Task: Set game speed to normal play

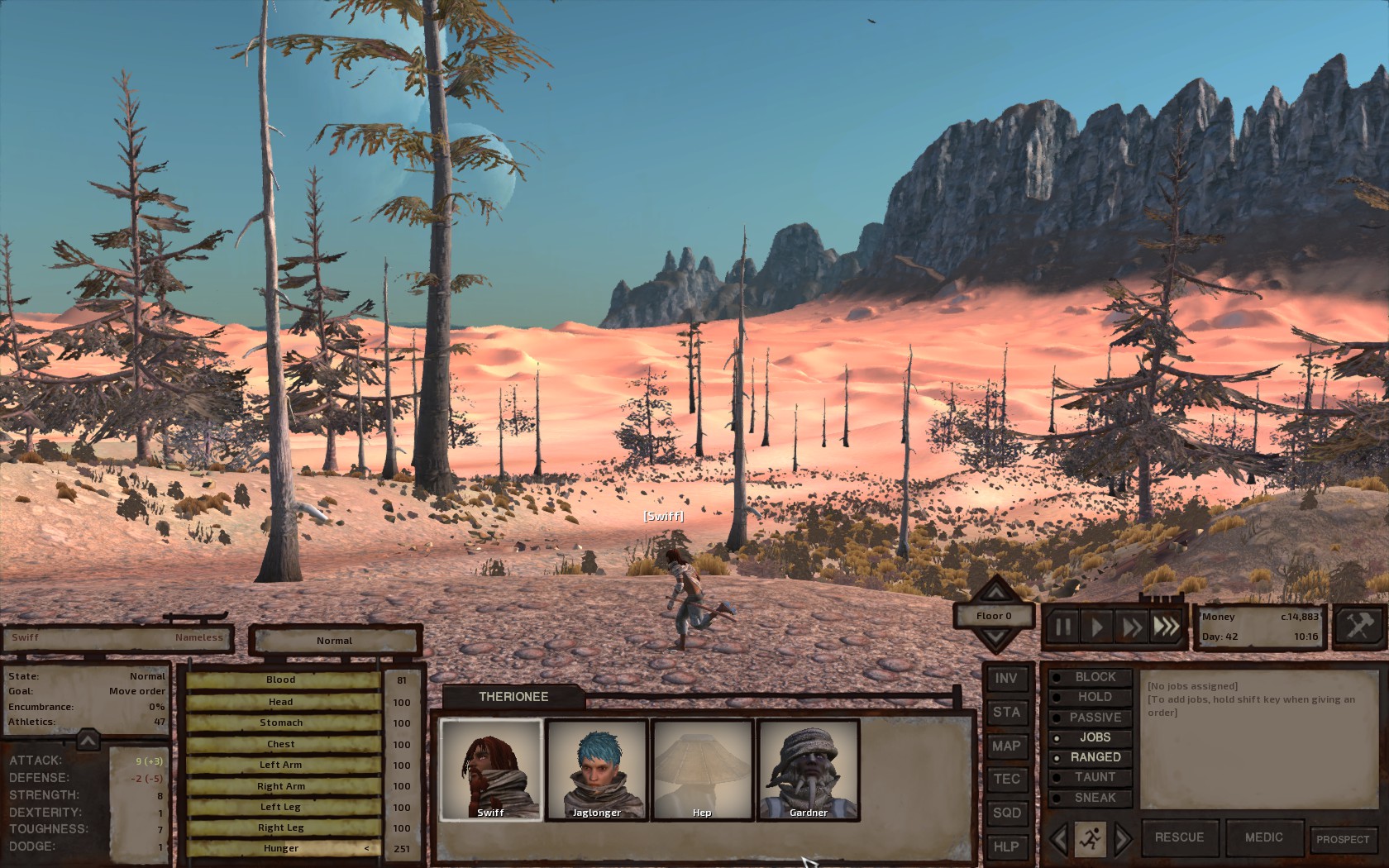Action: tap(1097, 627)
